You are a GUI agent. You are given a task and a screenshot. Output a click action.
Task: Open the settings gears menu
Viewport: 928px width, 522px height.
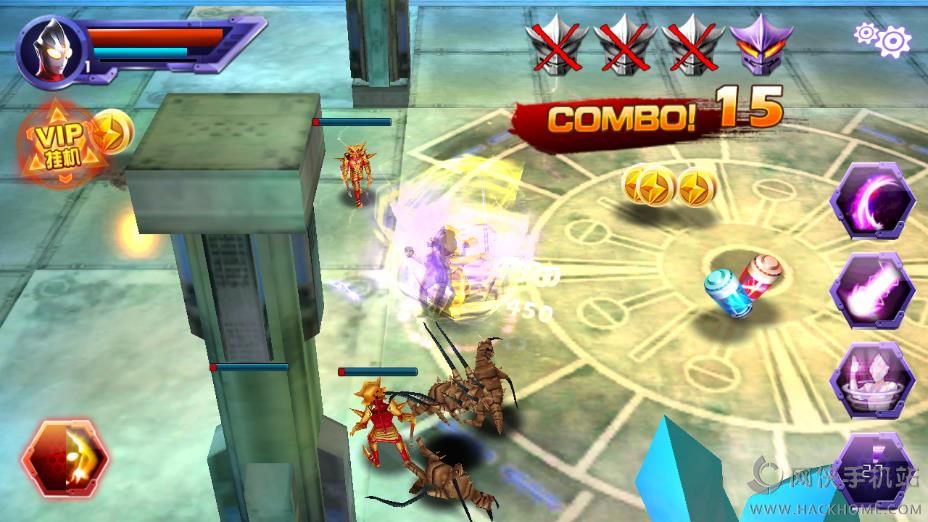[882, 39]
